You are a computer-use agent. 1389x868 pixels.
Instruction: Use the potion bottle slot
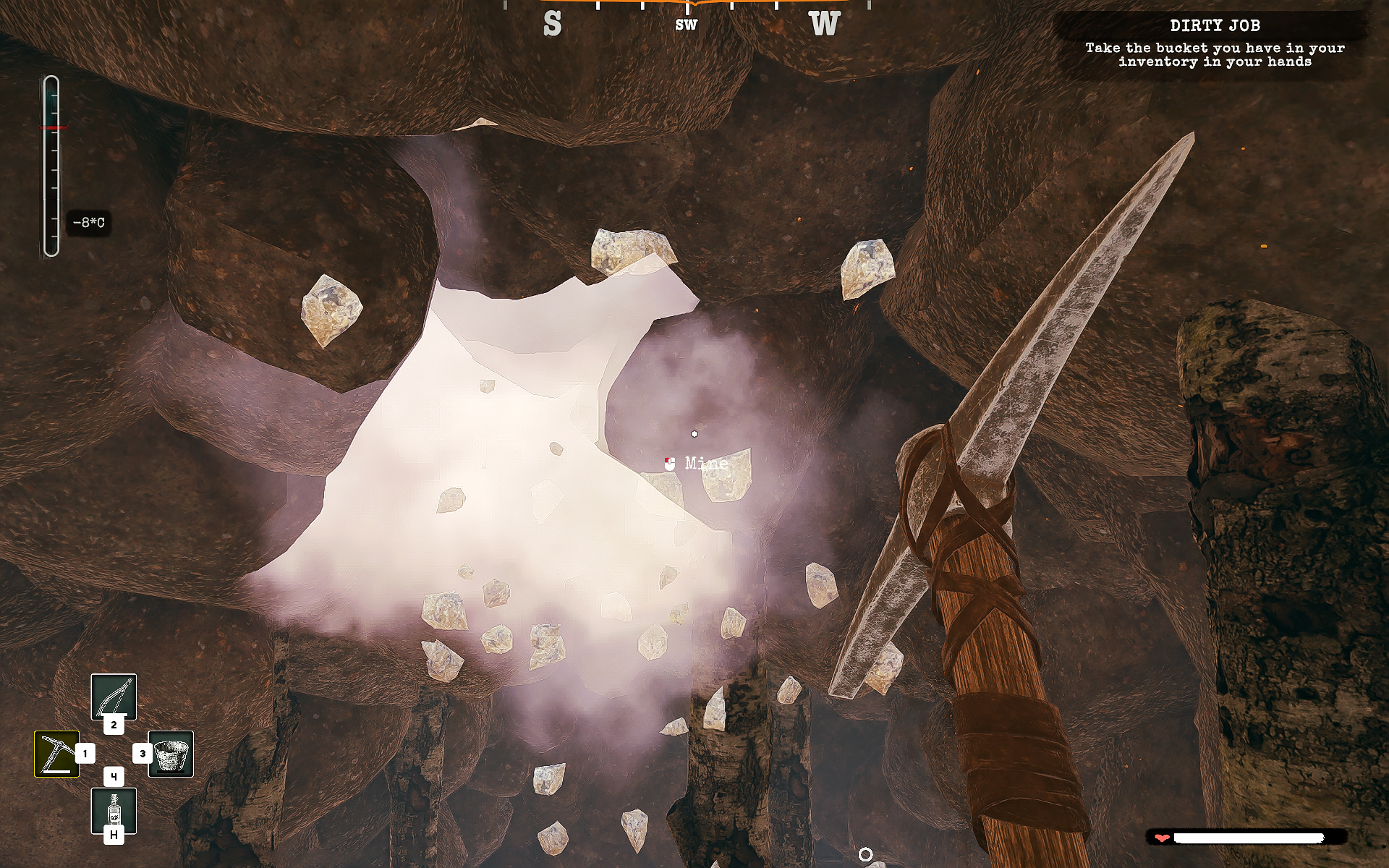click(x=114, y=810)
